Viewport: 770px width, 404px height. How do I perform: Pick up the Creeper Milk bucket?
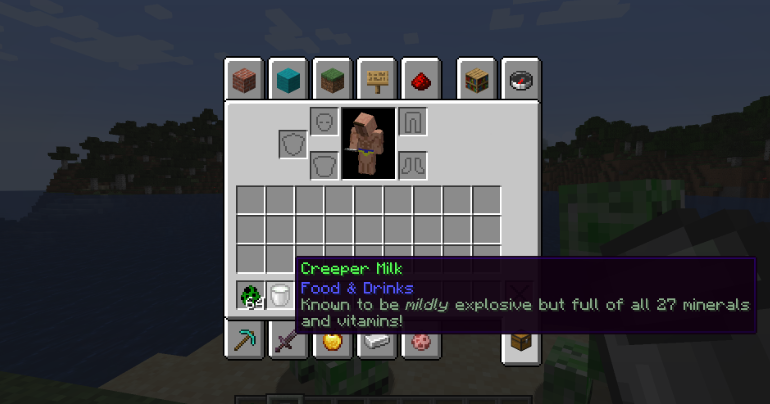point(280,296)
